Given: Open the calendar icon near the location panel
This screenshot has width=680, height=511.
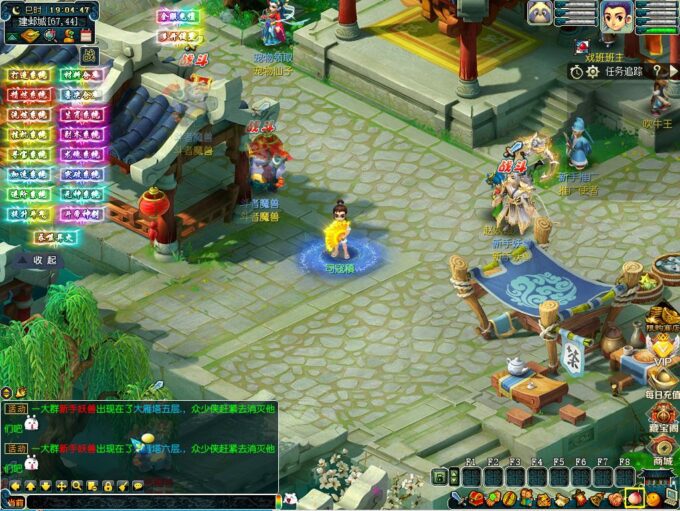Looking at the screenshot, I should click(x=86, y=34).
